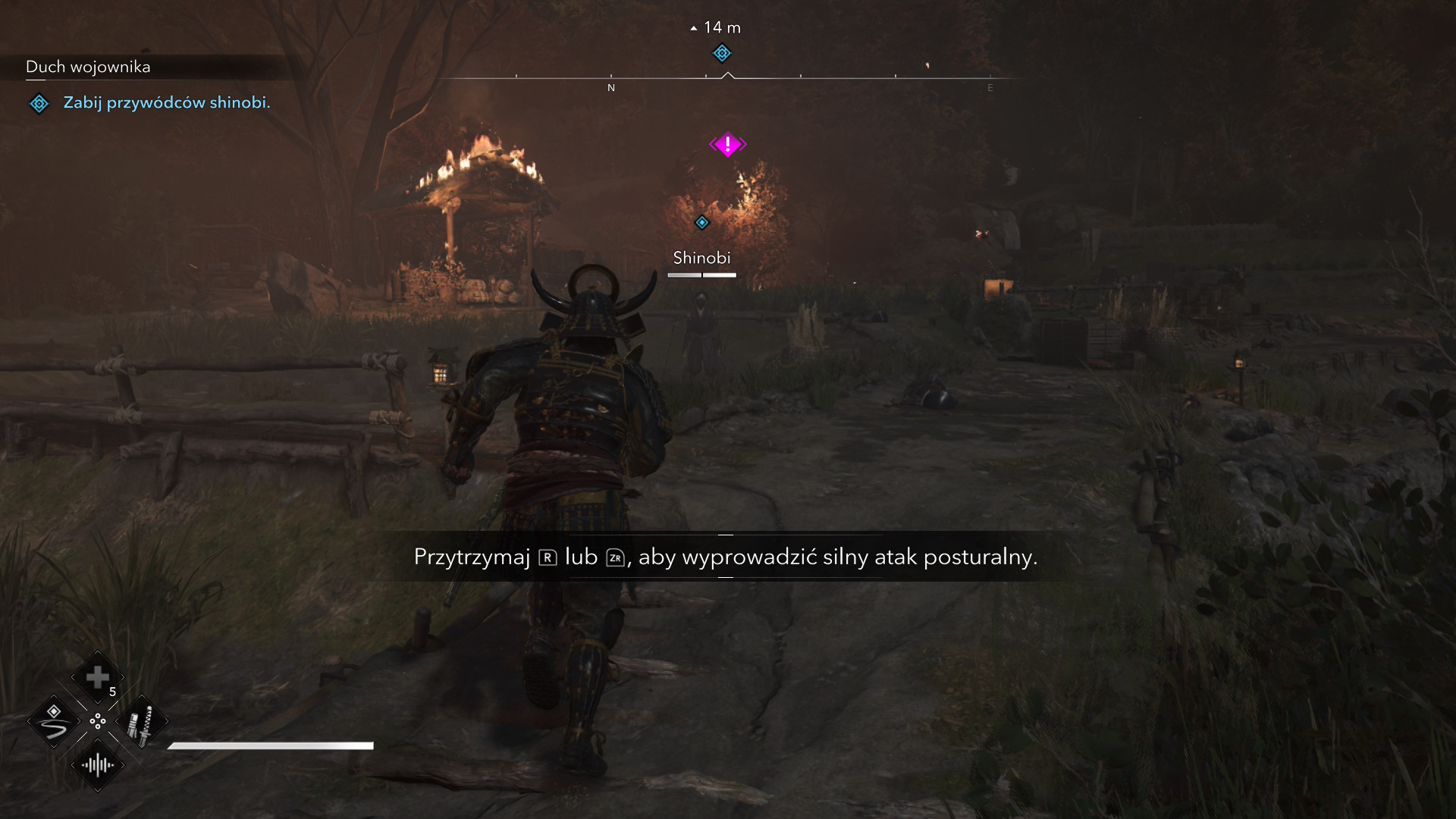Click the objective marker on the compass
This screenshot has width=1456, height=819.
coord(722,53)
